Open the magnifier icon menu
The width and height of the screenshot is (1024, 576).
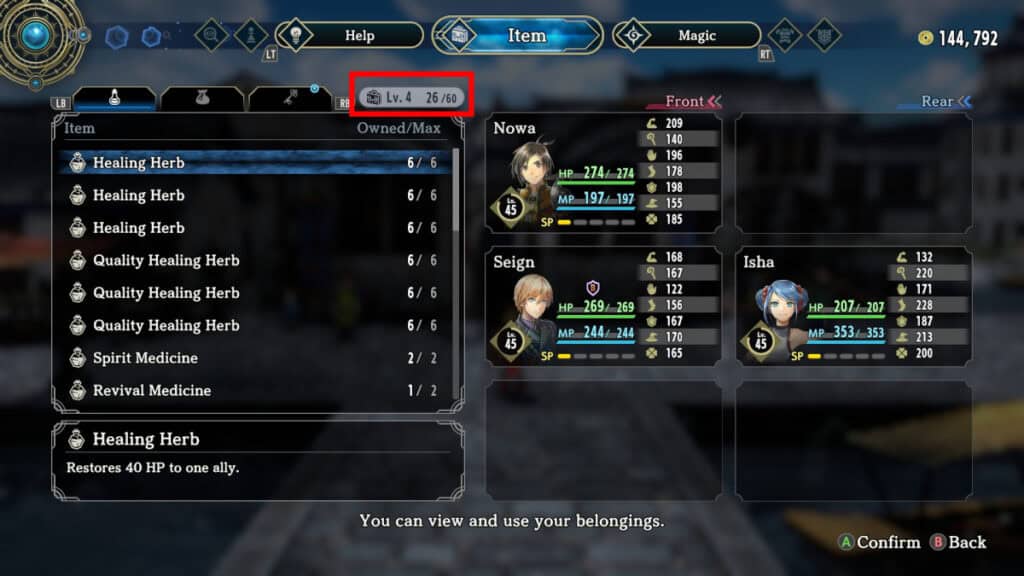(x=212, y=36)
